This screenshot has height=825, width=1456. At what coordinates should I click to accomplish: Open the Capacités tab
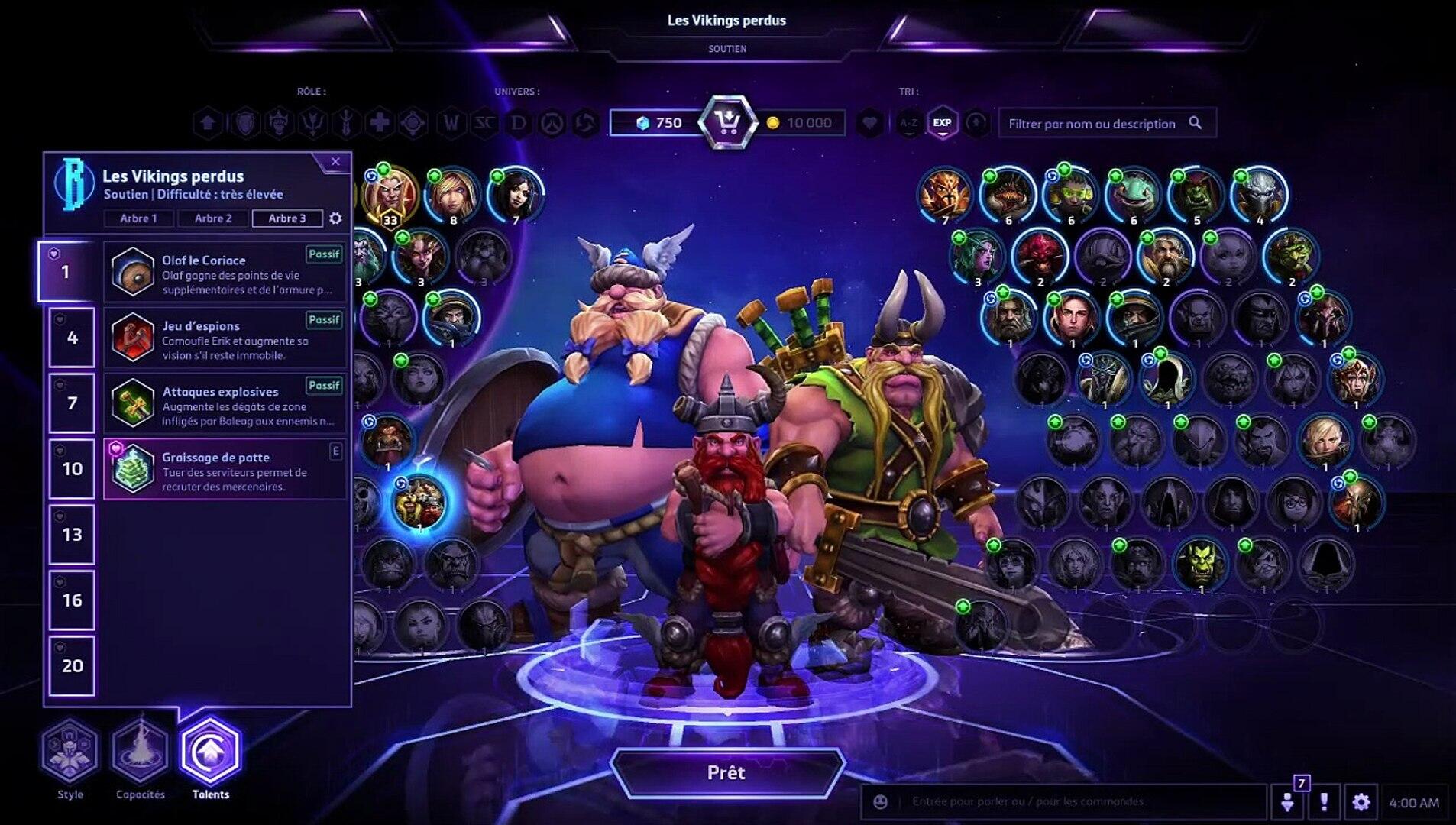(141, 752)
